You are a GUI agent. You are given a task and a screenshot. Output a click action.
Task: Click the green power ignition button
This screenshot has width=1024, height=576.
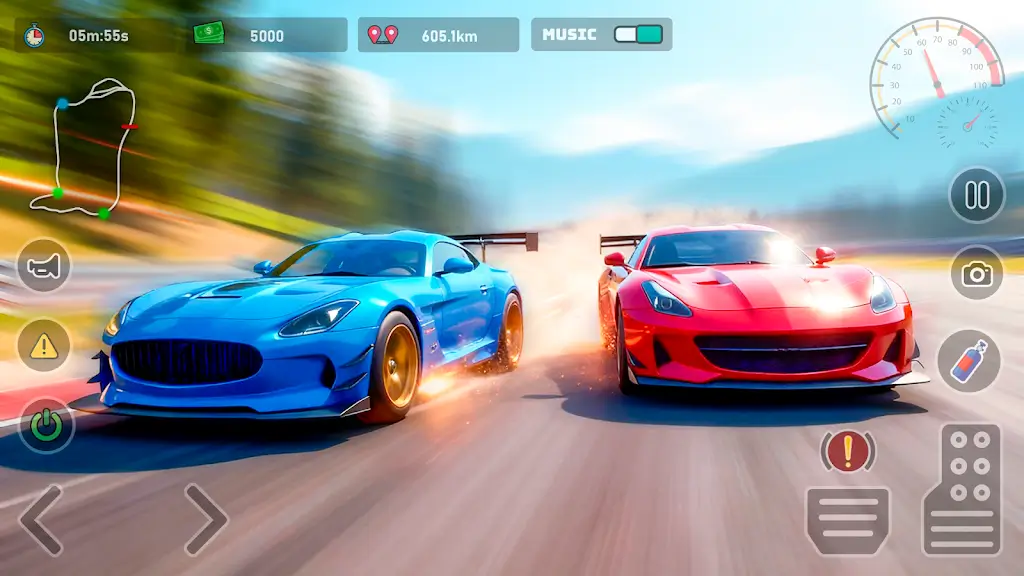[x=46, y=426]
